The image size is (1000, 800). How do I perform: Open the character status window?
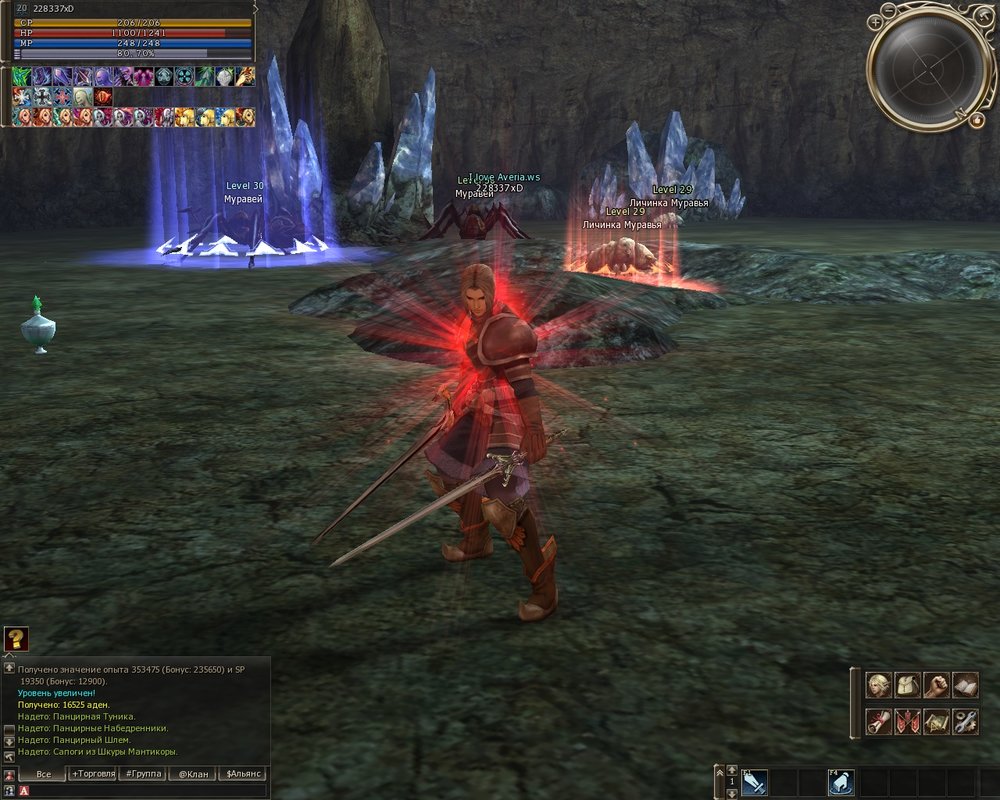(878, 685)
